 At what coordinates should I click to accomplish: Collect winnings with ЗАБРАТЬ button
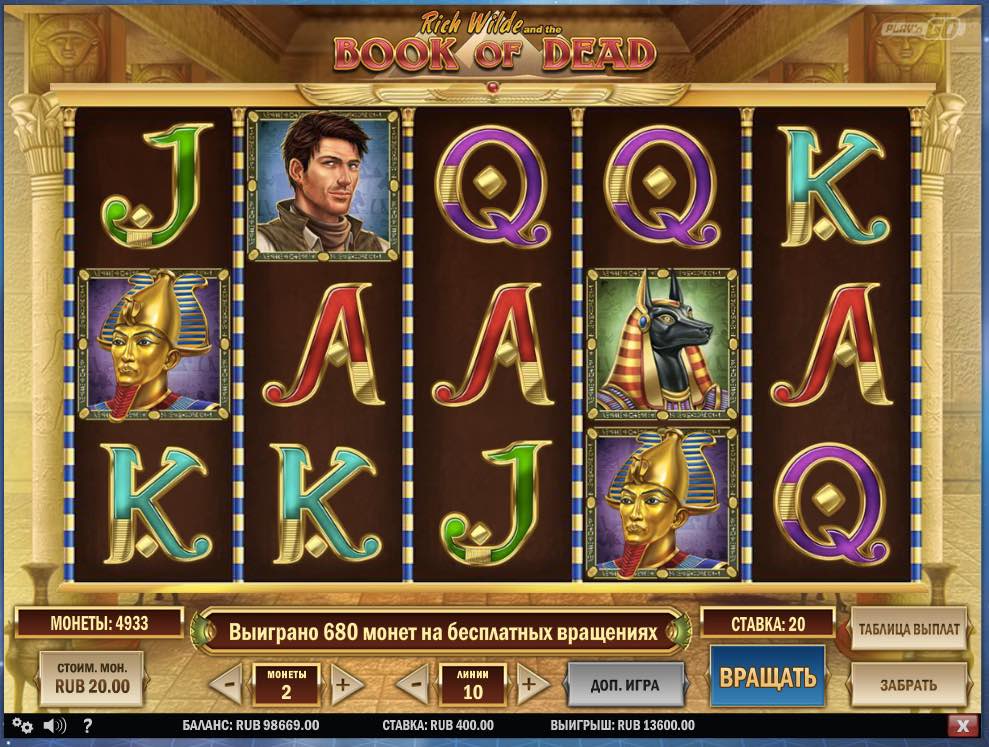point(908,685)
